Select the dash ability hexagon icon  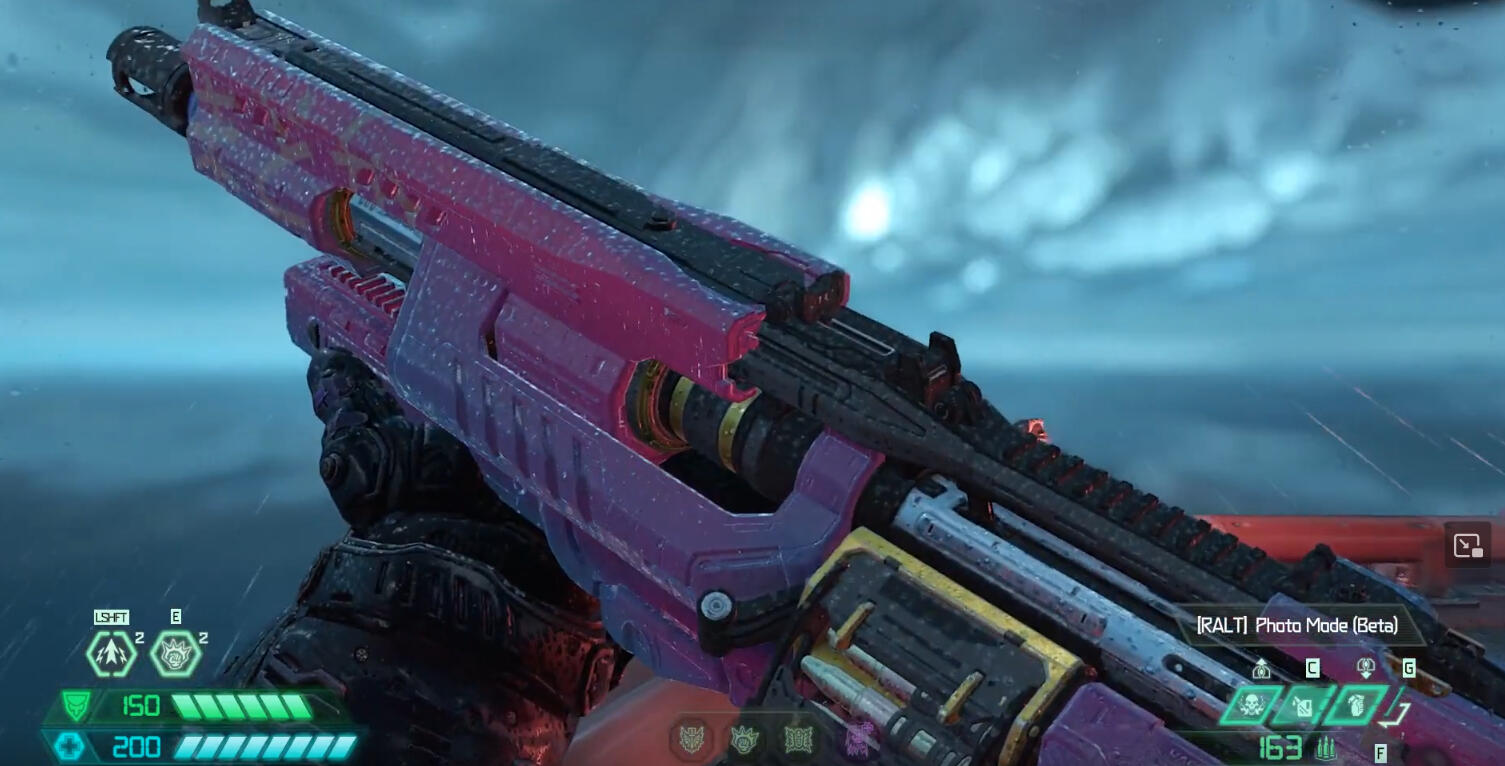(x=111, y=654)
